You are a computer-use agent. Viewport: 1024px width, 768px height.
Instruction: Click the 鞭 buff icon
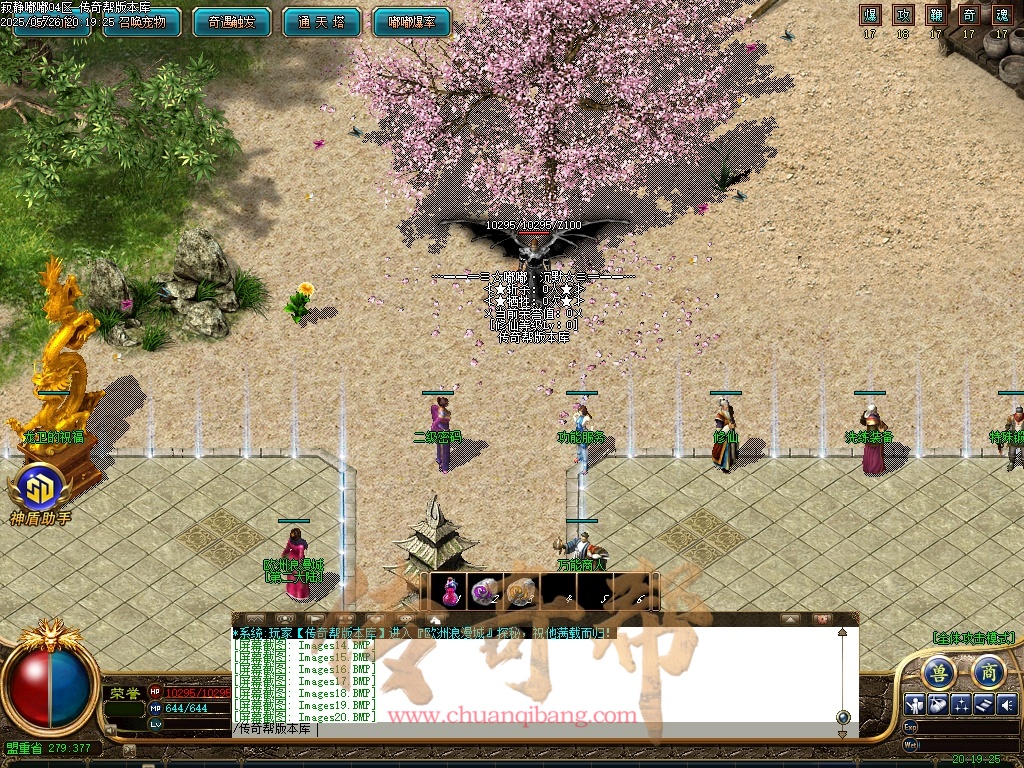[x=936, y=15]
